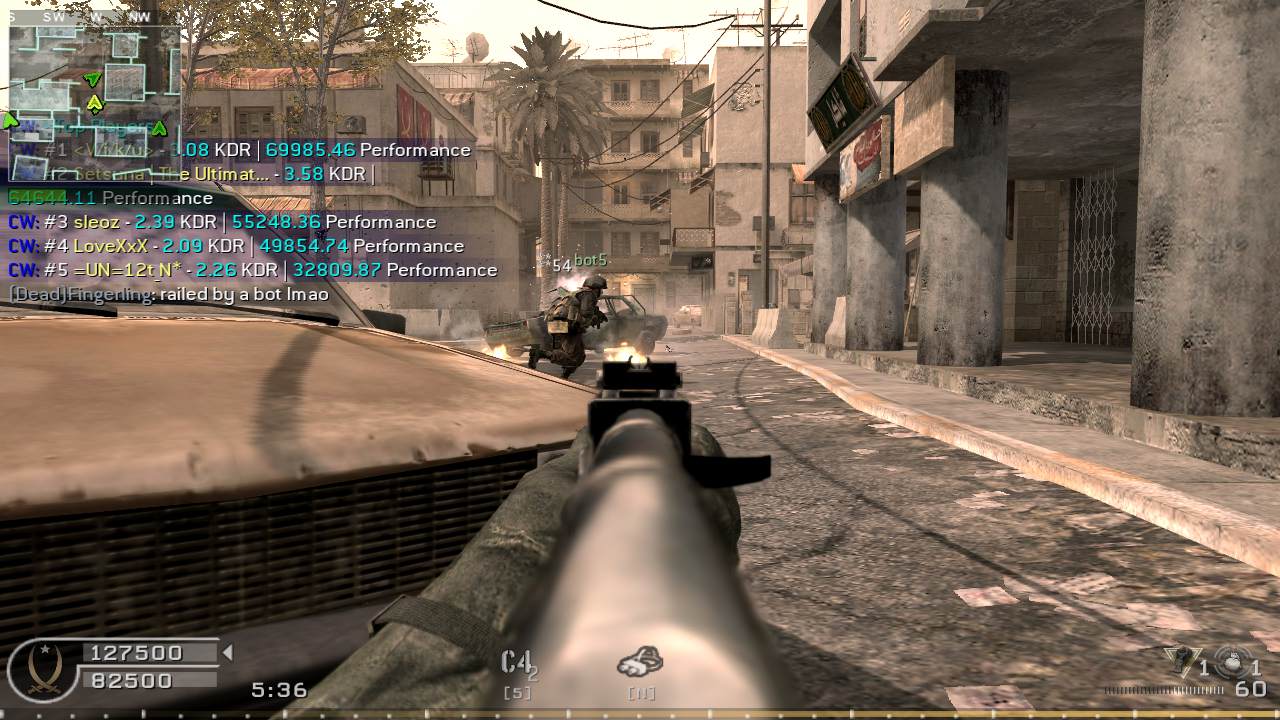Click the crossed-swords team emblem
This screenshot has height=720, width=1280.
pyautogui.click(x=43, y=667)
